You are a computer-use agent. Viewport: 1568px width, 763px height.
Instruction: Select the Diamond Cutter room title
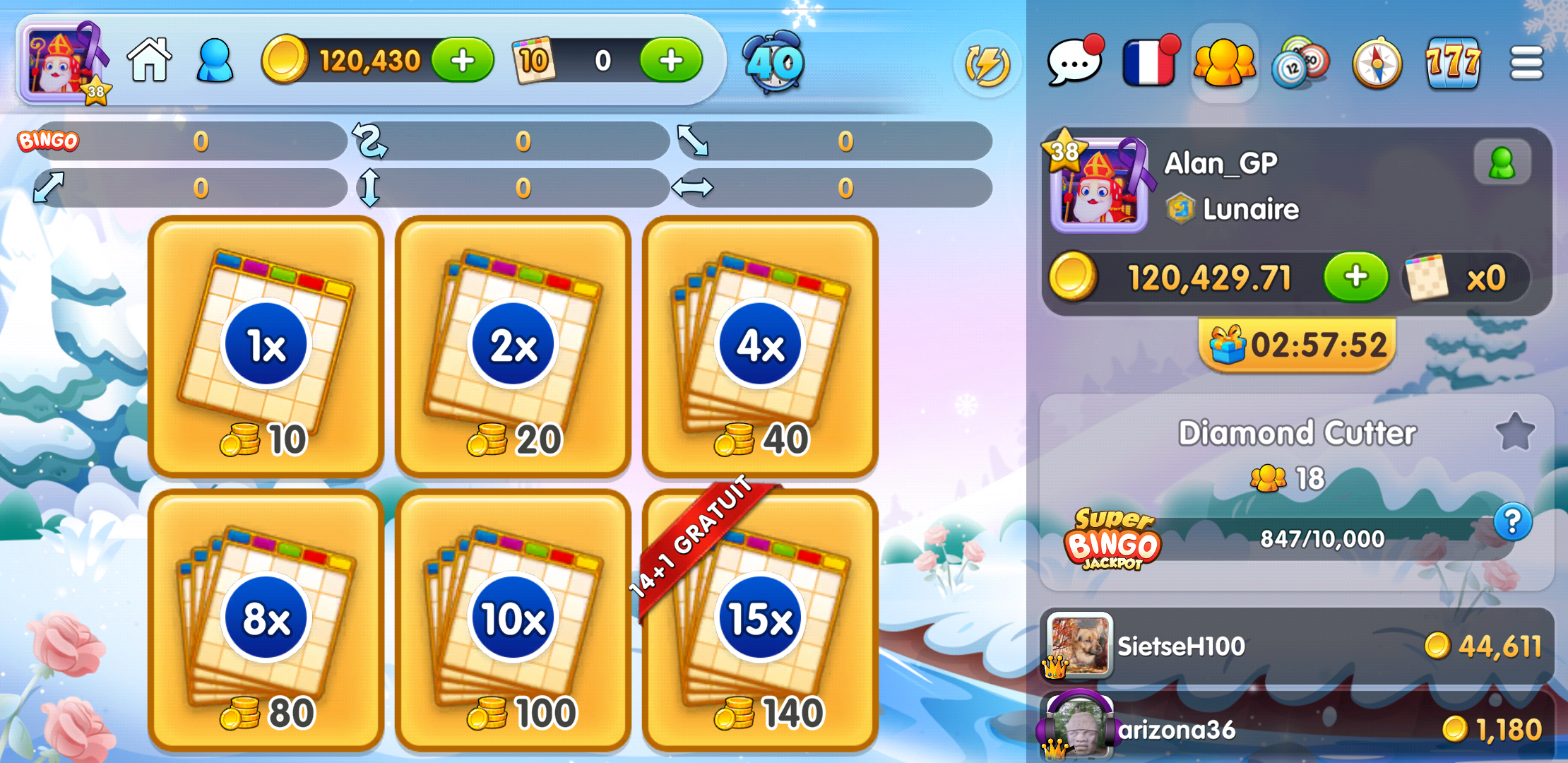pos(1298,433)
